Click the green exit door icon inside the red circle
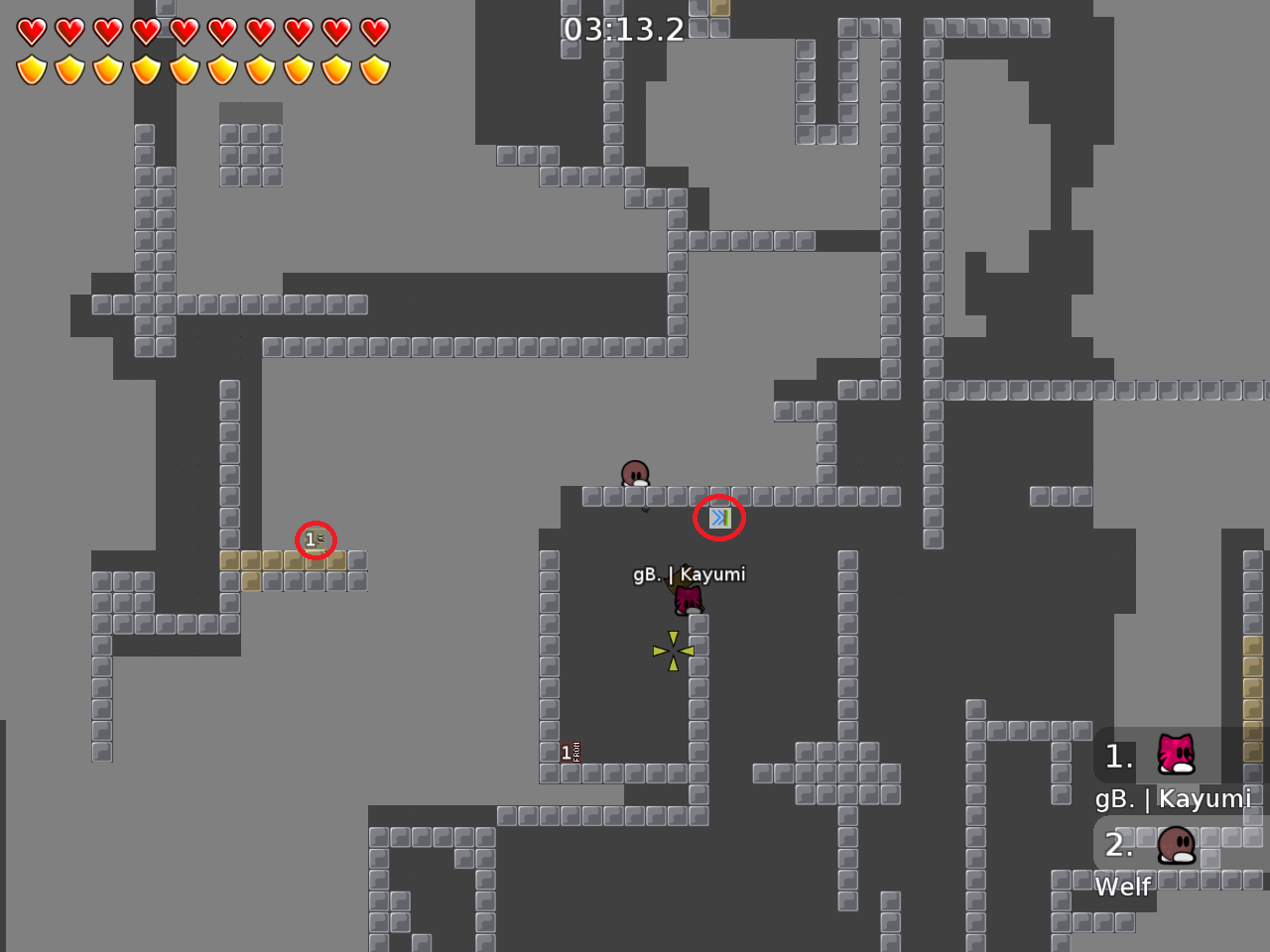 click(x=719, y=517)
